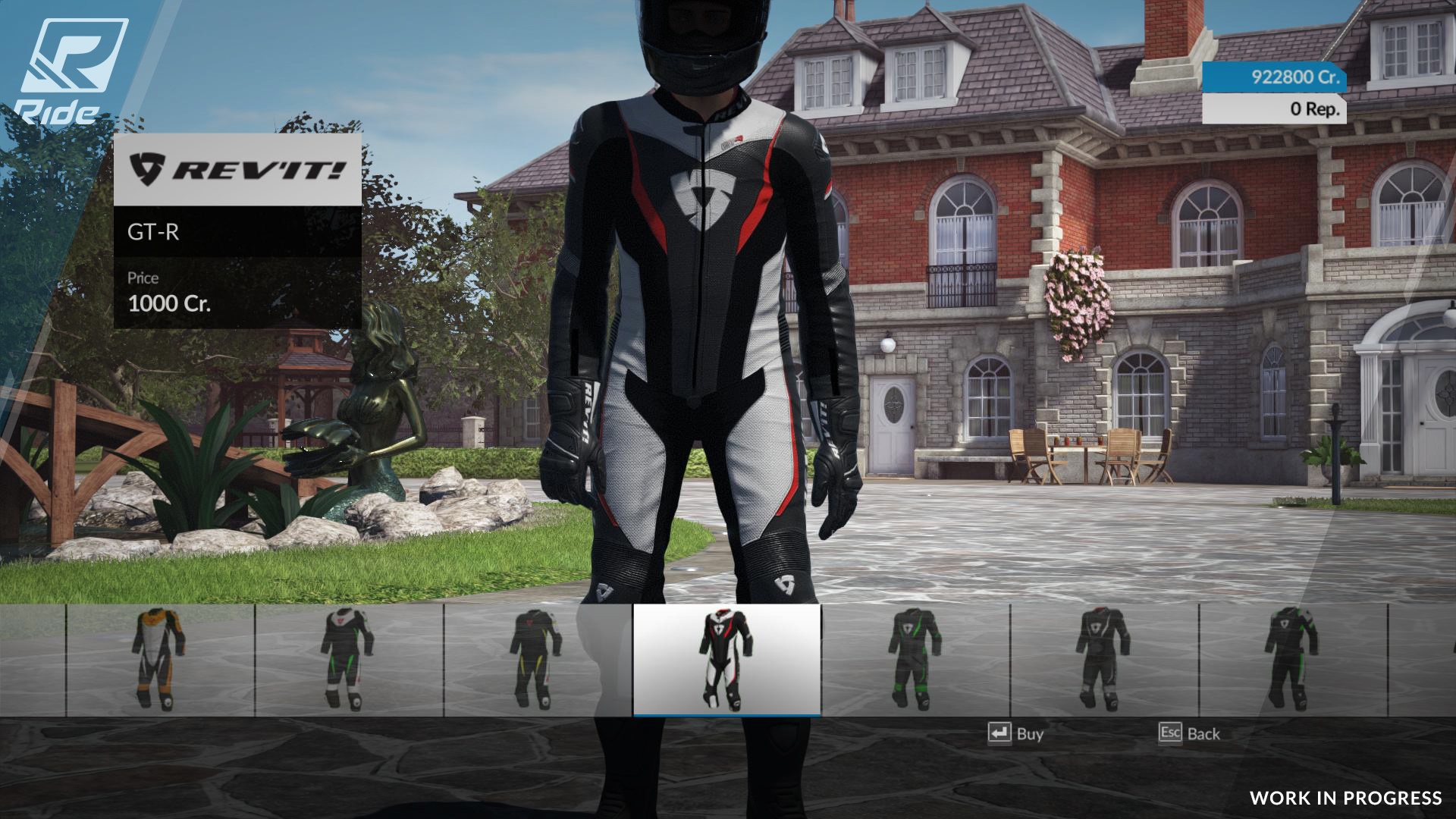The height and width of the screenshot is (819, 1456).
Task: Choose the black suit with yellow accents
Action: (538, 660)
